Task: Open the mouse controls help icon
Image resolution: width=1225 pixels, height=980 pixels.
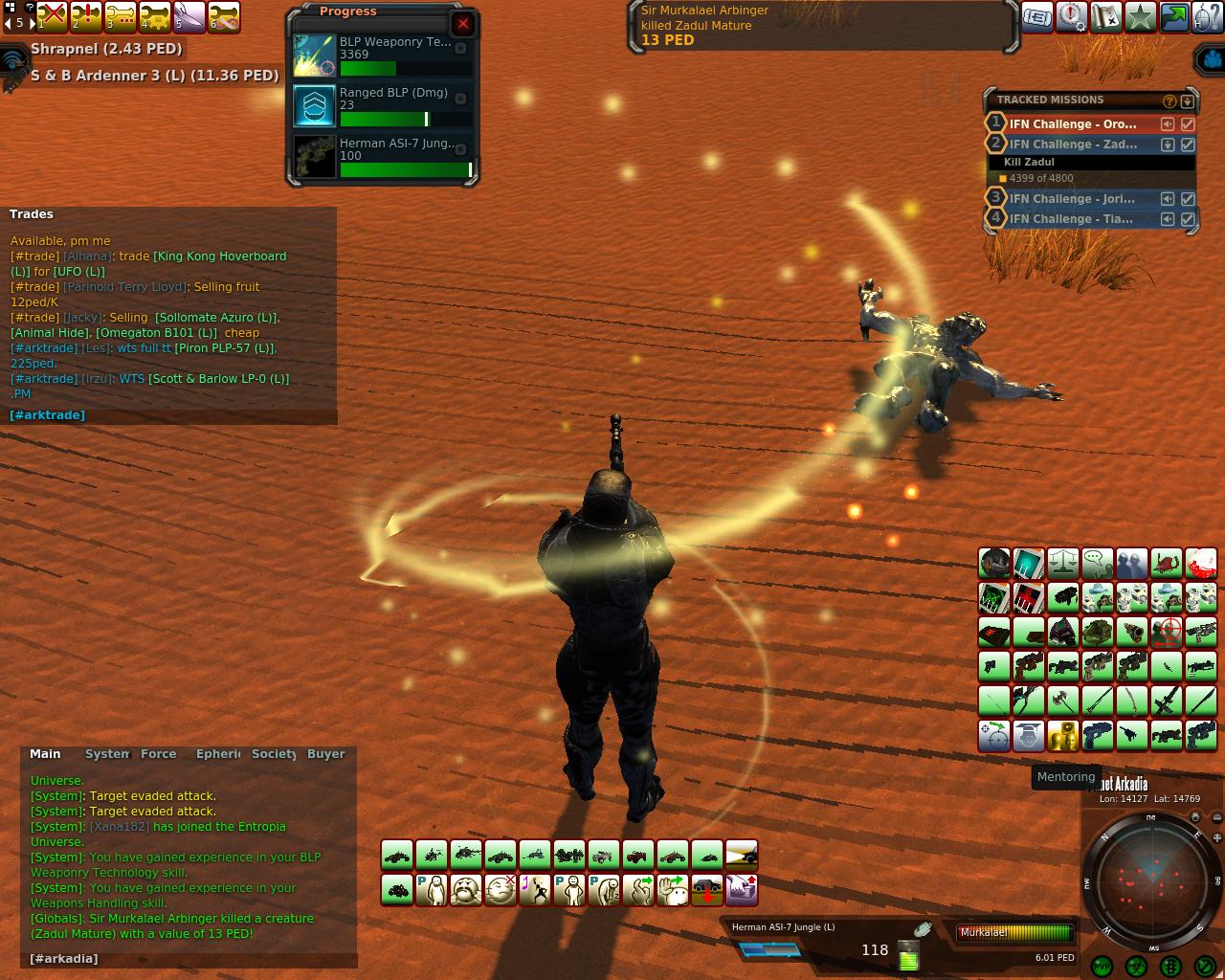Action: 1209,17
